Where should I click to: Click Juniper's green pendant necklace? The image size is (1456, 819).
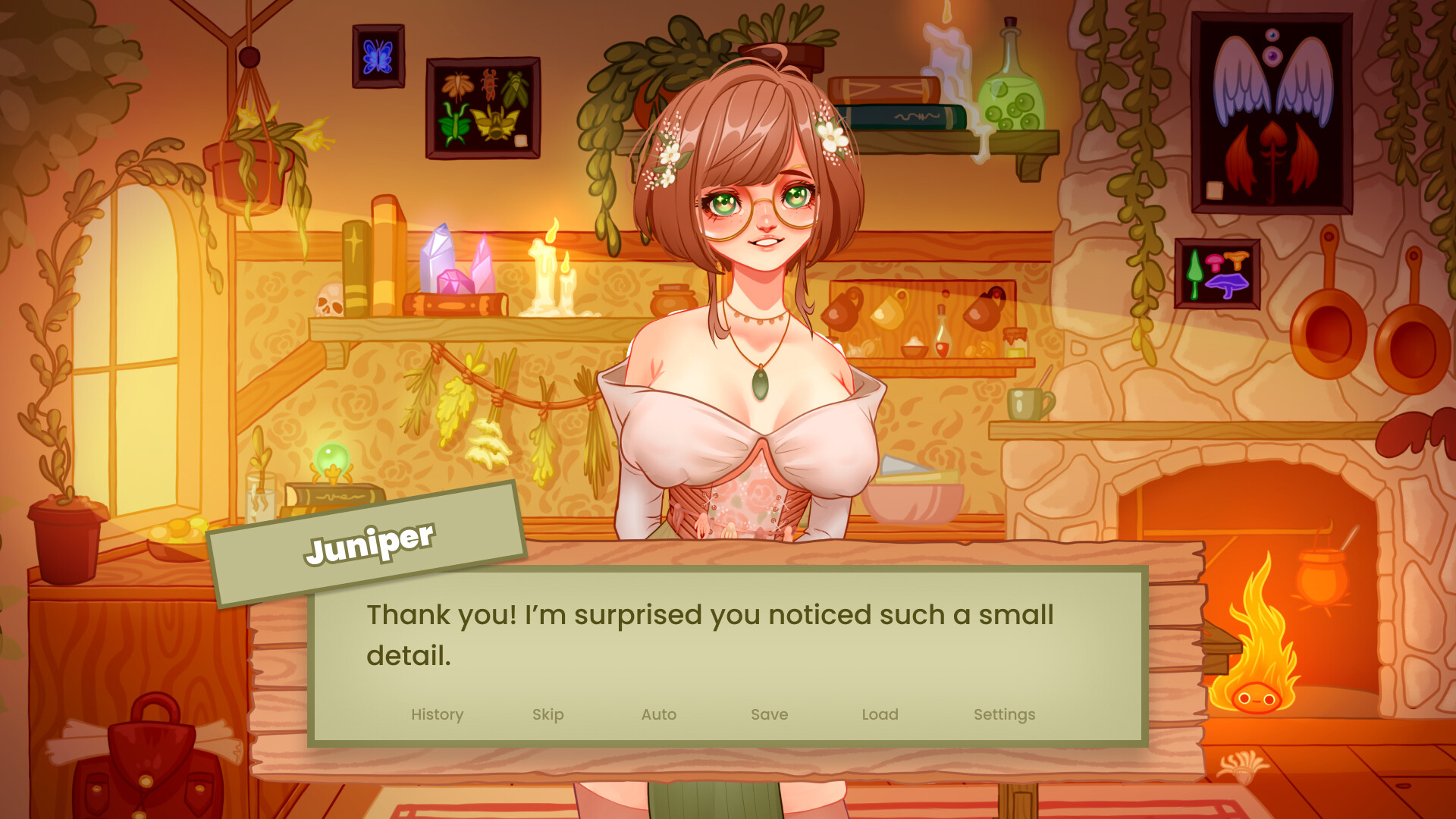pos(762,384)
